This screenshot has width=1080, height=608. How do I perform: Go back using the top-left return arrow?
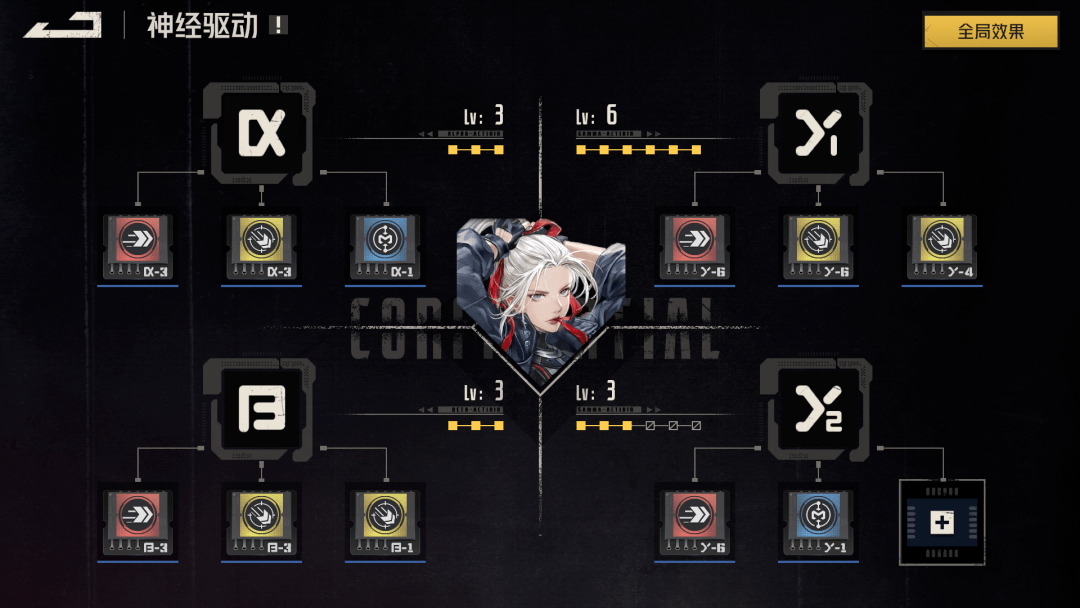tap(62, 25)
